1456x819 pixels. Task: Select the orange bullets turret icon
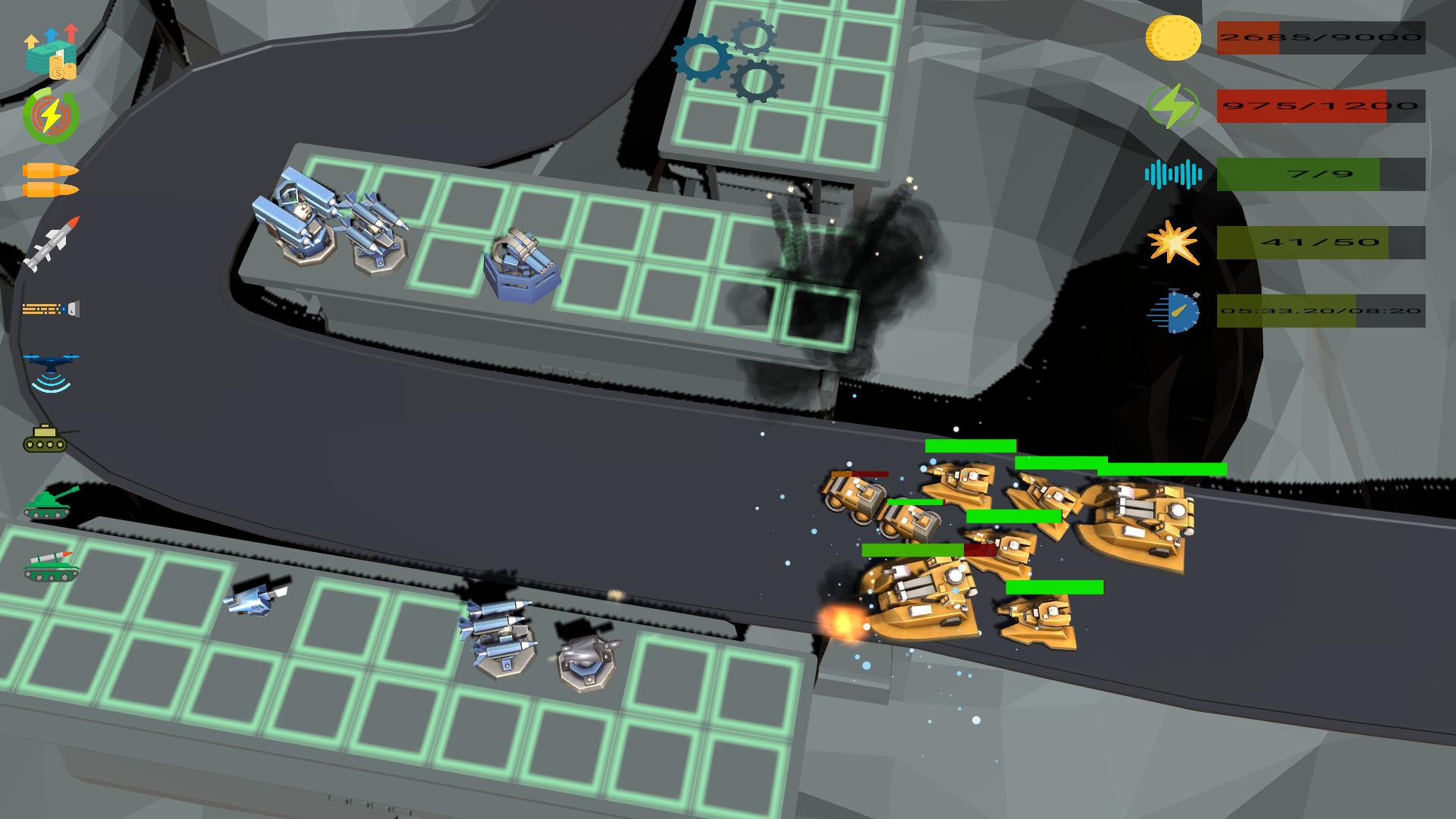coord(51,180)
